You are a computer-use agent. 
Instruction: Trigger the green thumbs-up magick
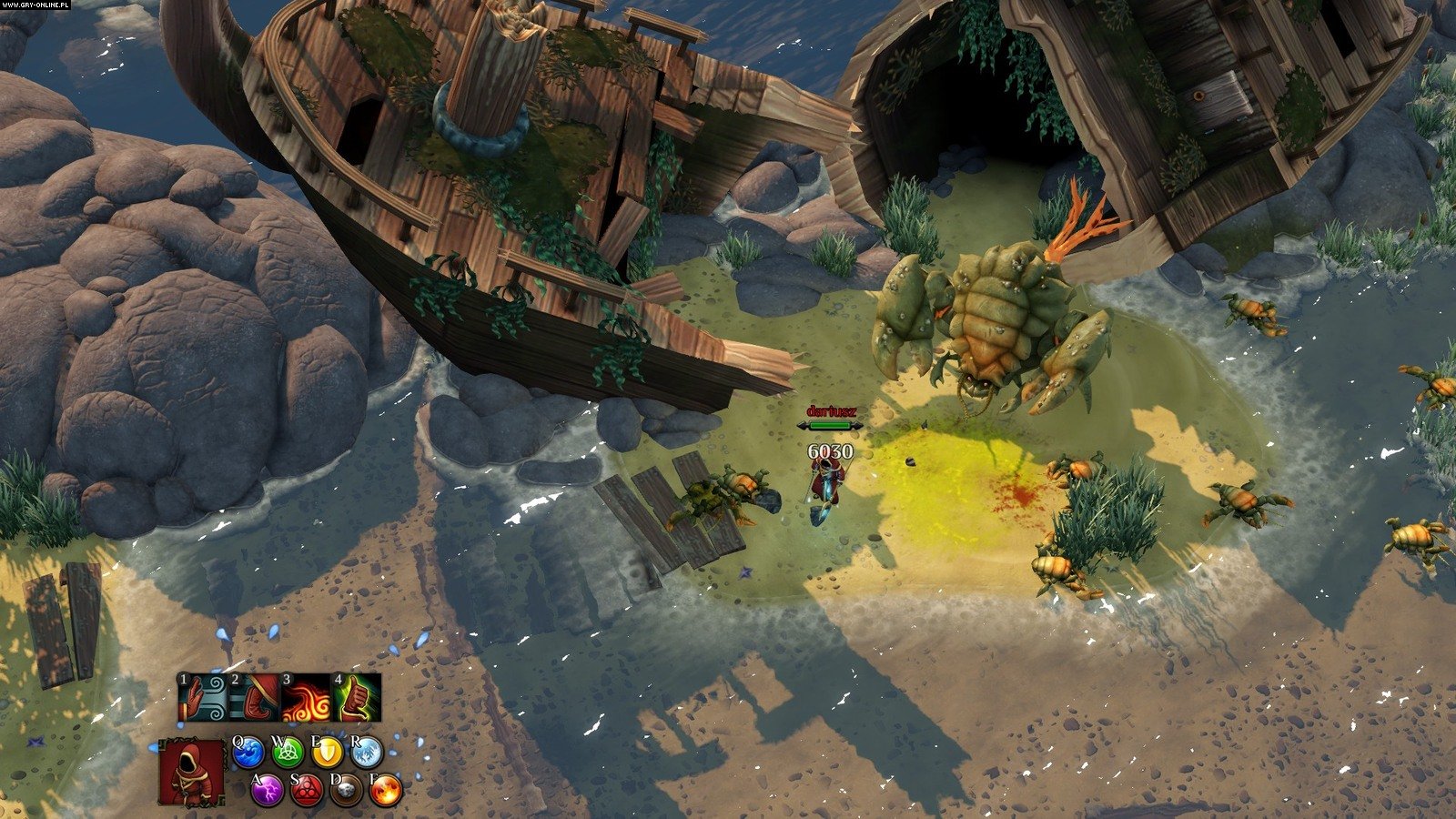(356, 698)
